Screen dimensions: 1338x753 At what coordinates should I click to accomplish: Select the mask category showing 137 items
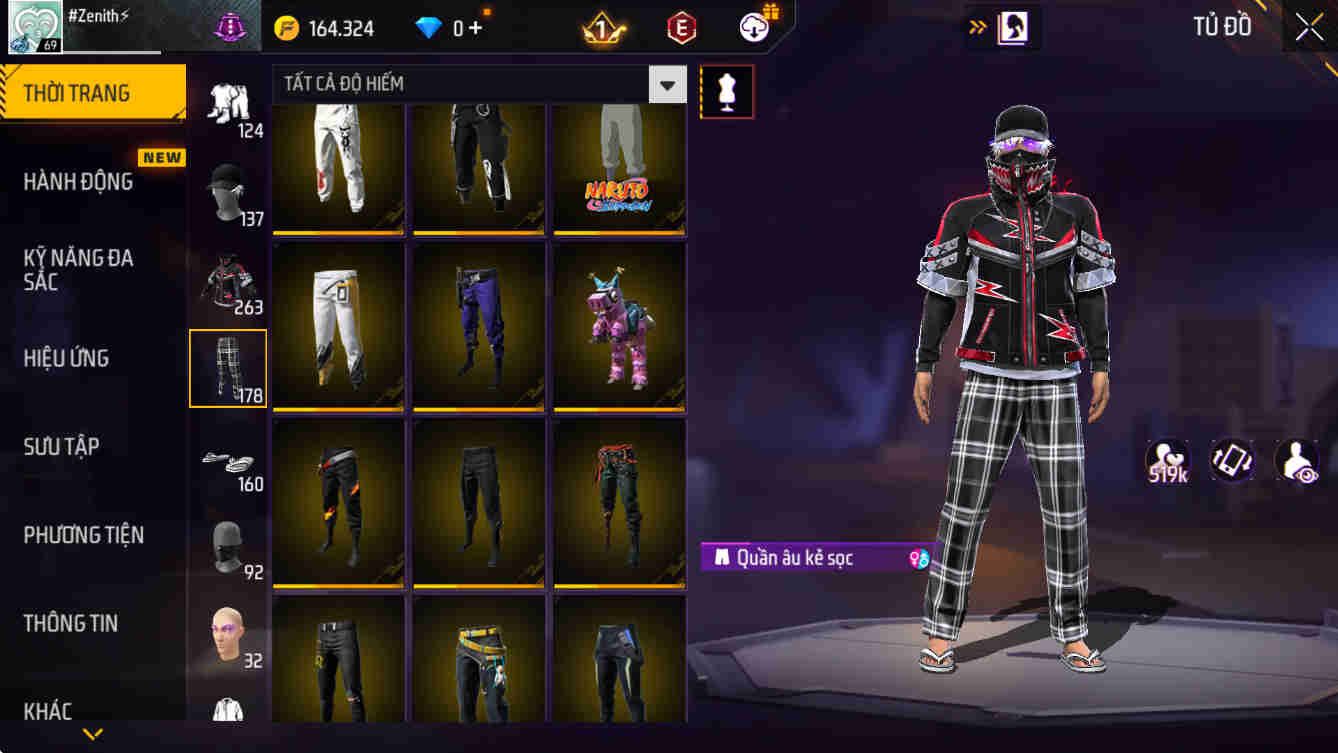(x=228, y=188)
